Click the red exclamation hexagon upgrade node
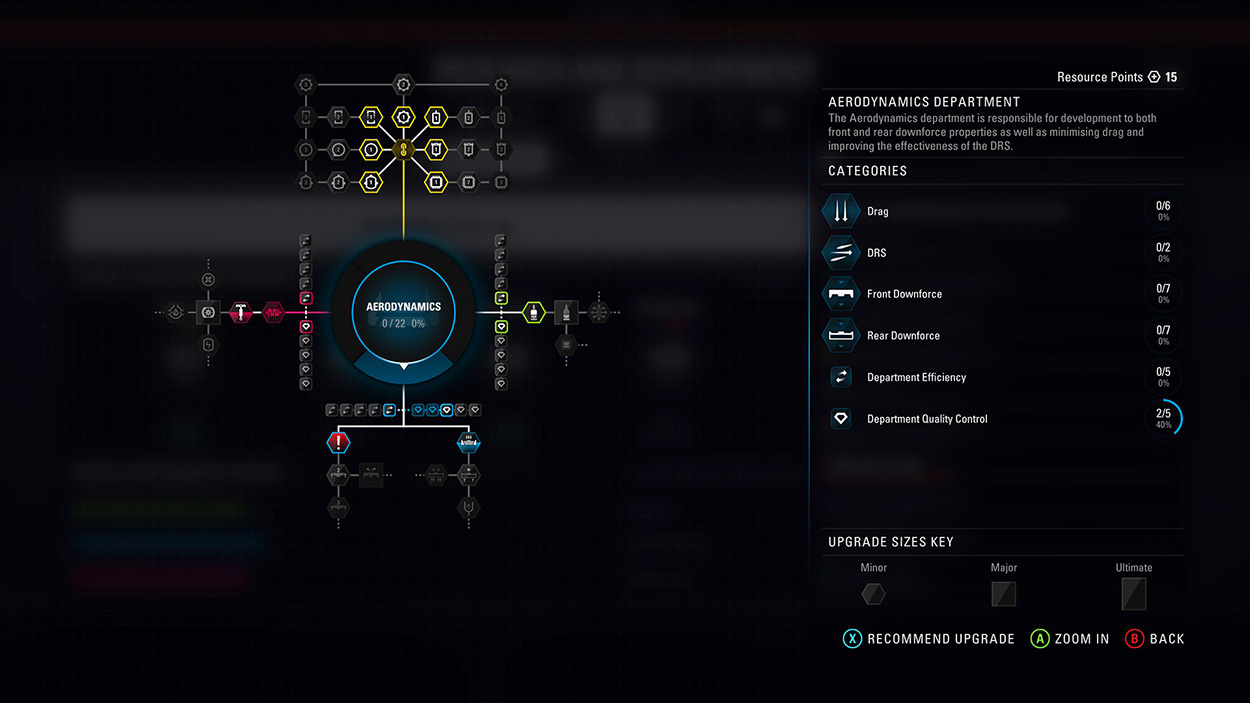 click(x=339, y=441)
